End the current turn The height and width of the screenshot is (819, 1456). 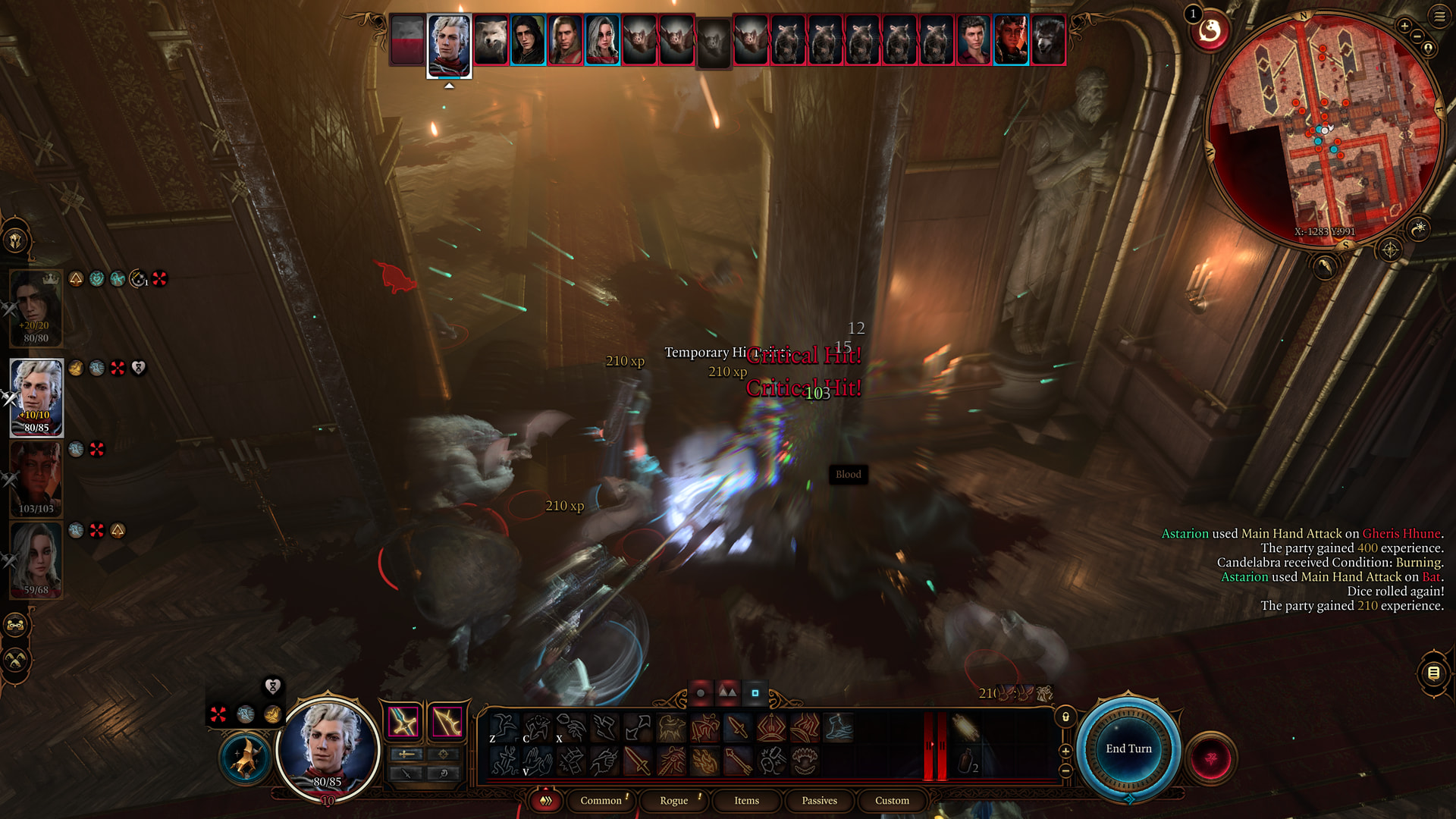pos(1128,748)
